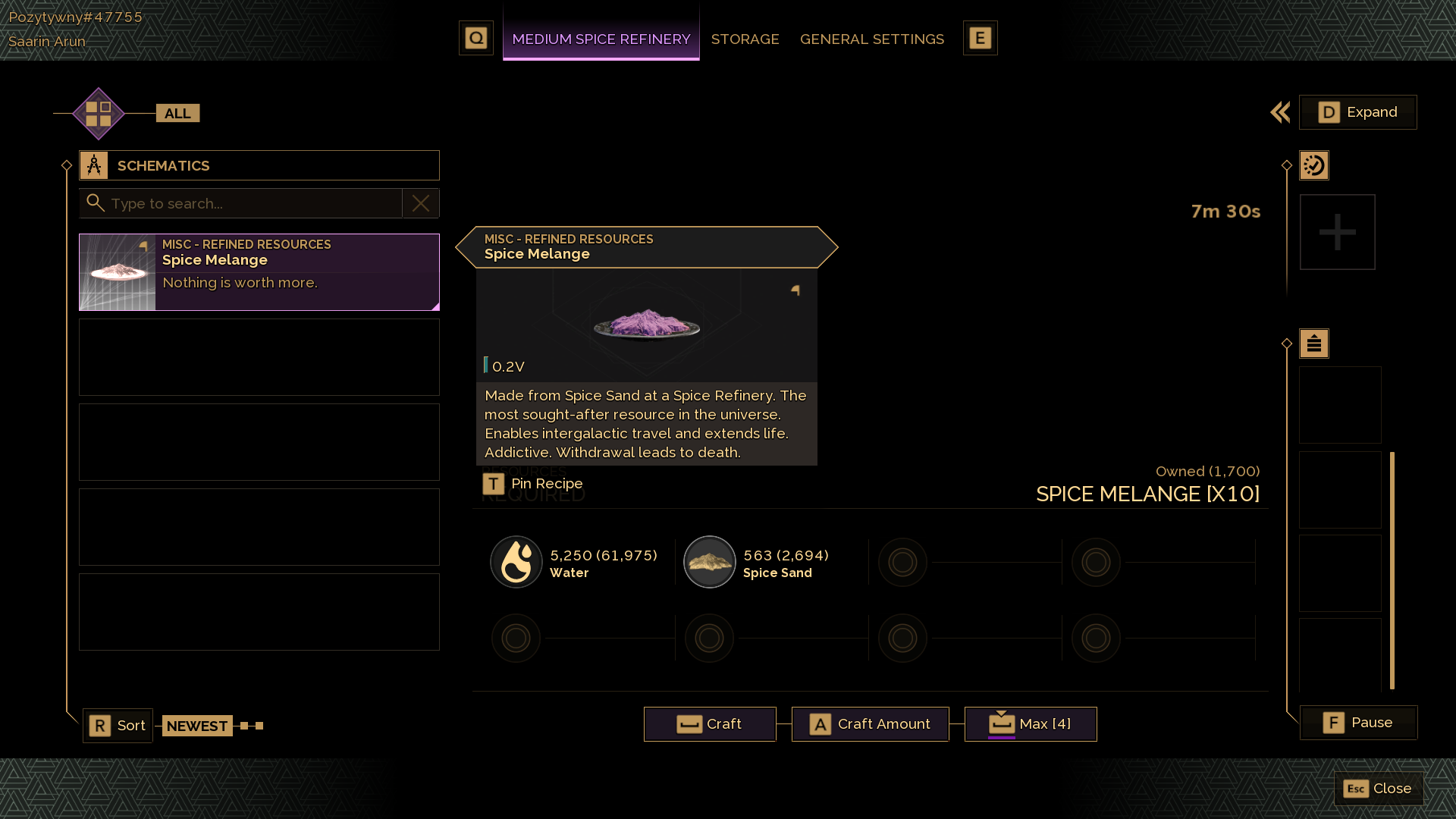Click the Craft button
Image resolution: width=1456 pixels, height=819 pixels.
point(710,724)
